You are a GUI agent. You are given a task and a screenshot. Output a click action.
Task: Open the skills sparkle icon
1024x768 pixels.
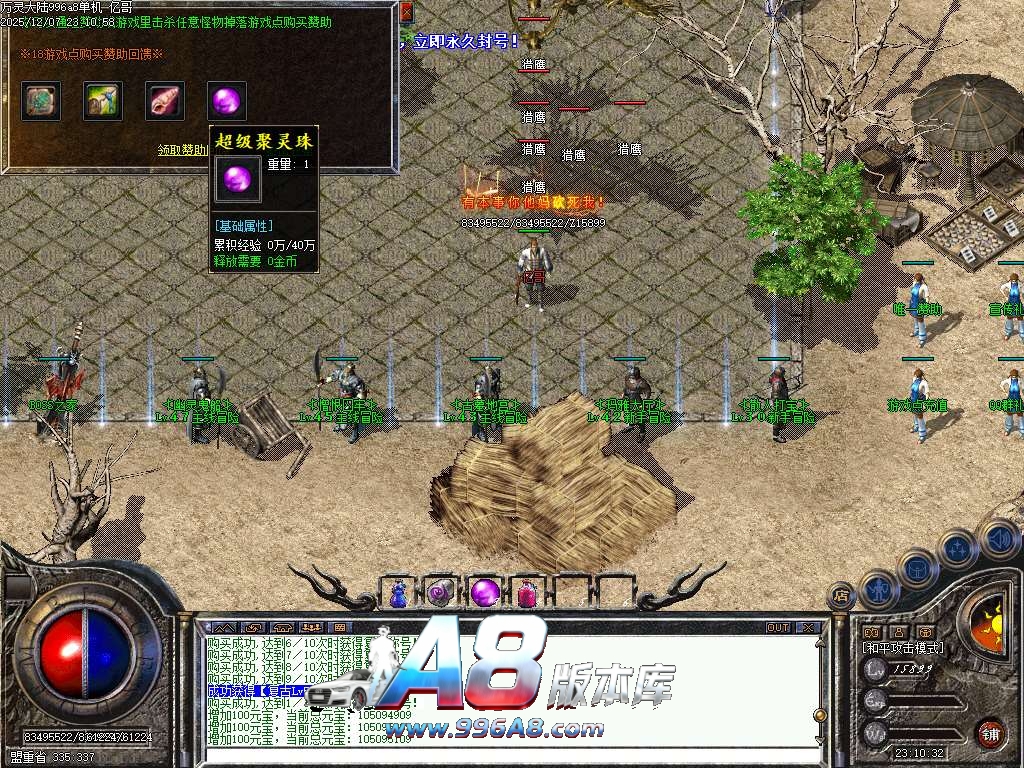coord(957,548)
